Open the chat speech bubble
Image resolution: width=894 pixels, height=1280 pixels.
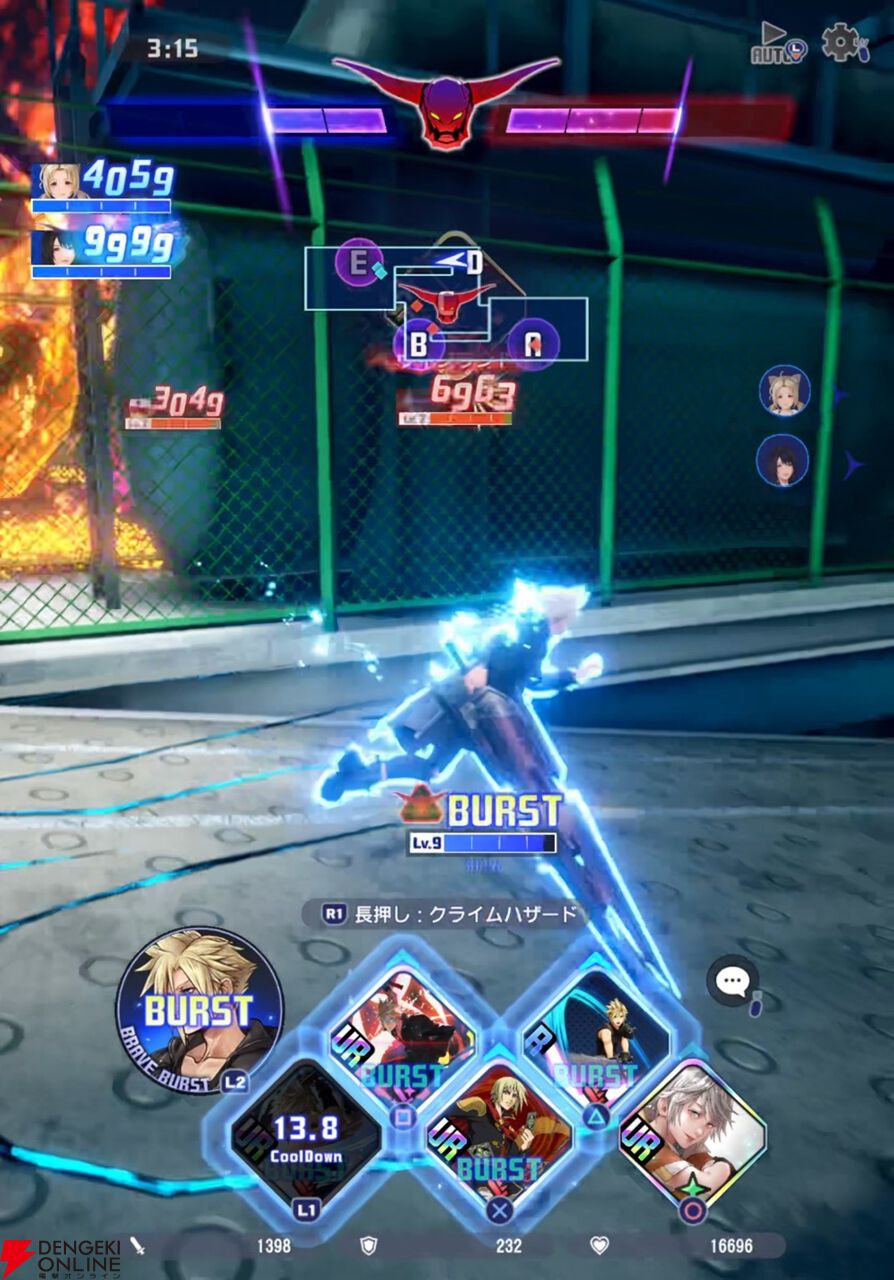tap(732, 981)
